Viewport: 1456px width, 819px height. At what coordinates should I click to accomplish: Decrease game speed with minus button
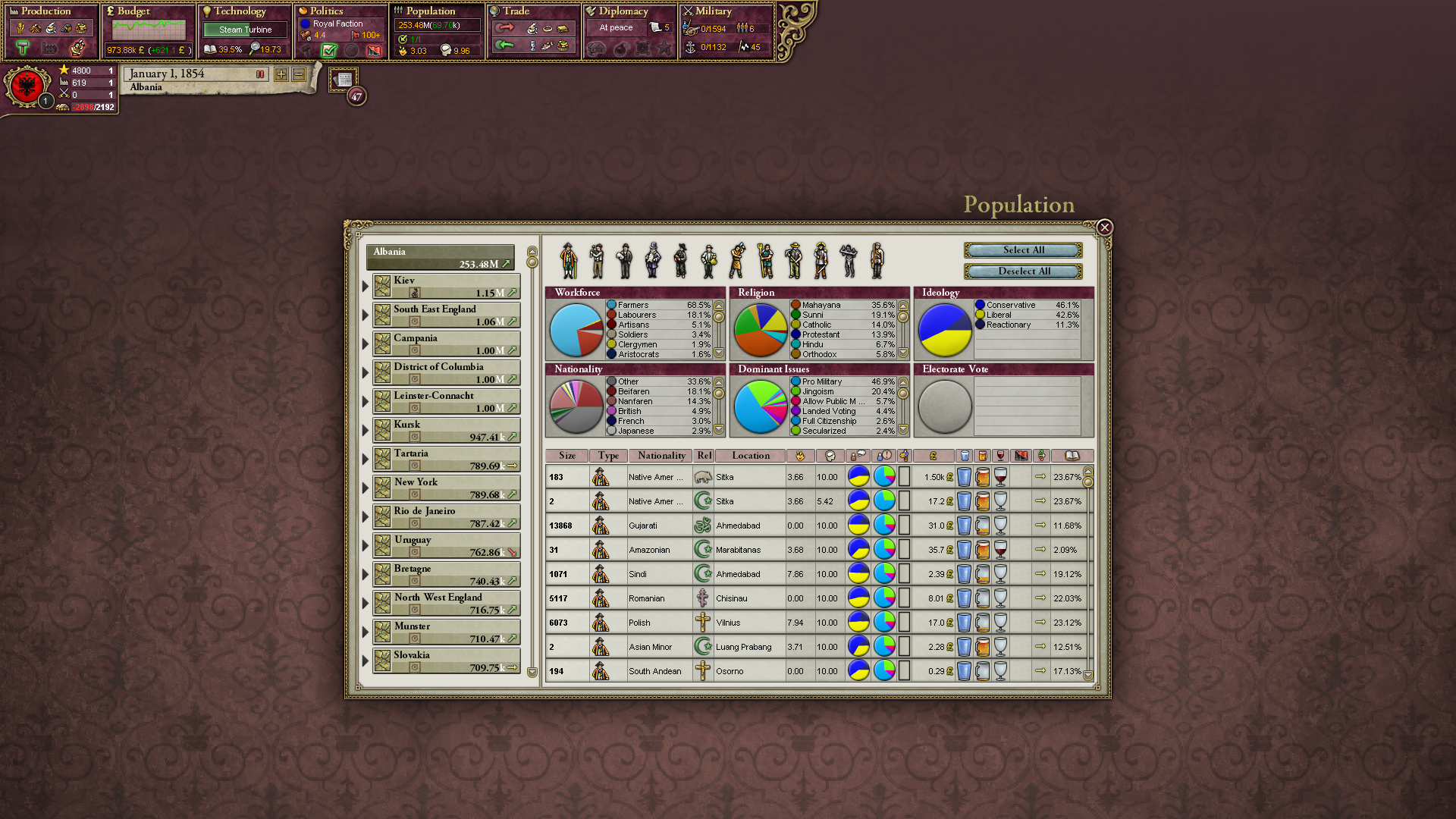pos(299,74)
